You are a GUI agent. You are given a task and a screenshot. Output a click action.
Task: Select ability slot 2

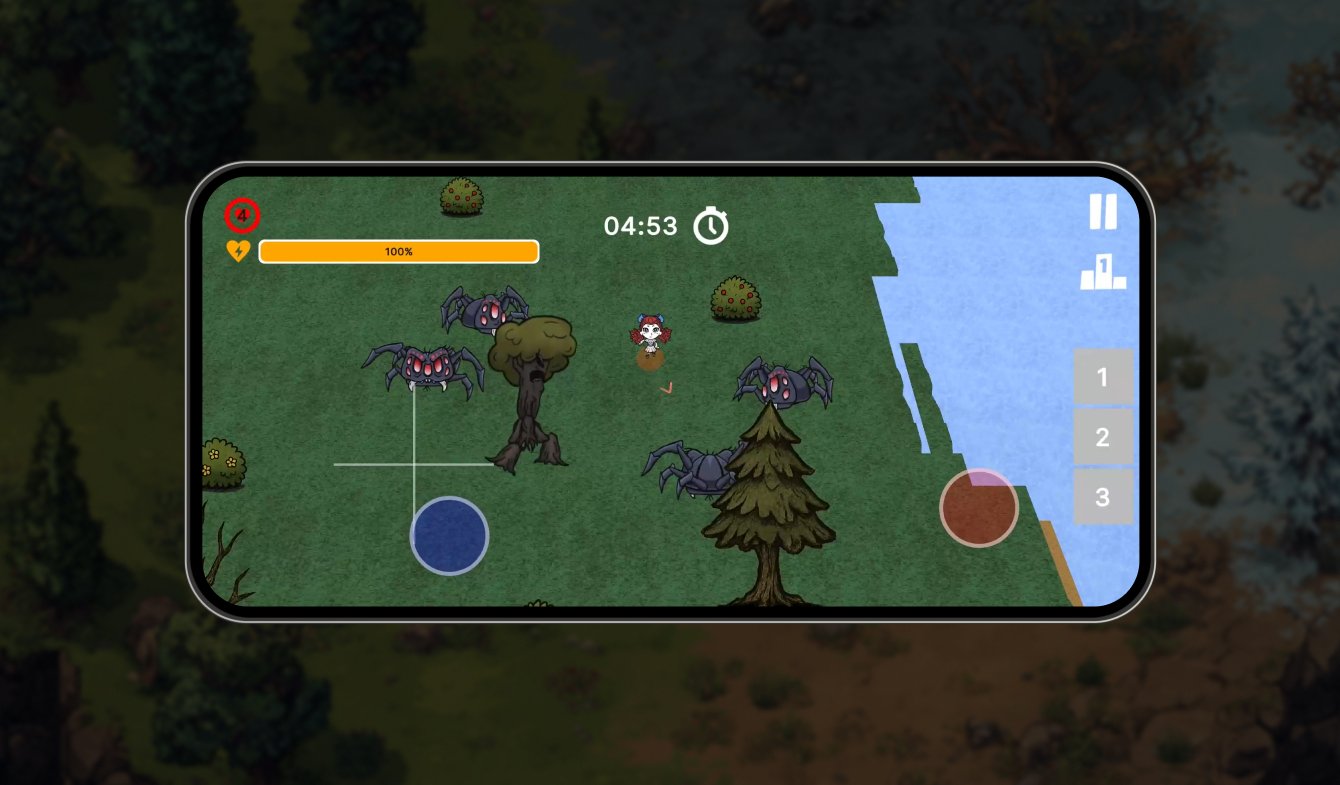tap(1103, 437)
